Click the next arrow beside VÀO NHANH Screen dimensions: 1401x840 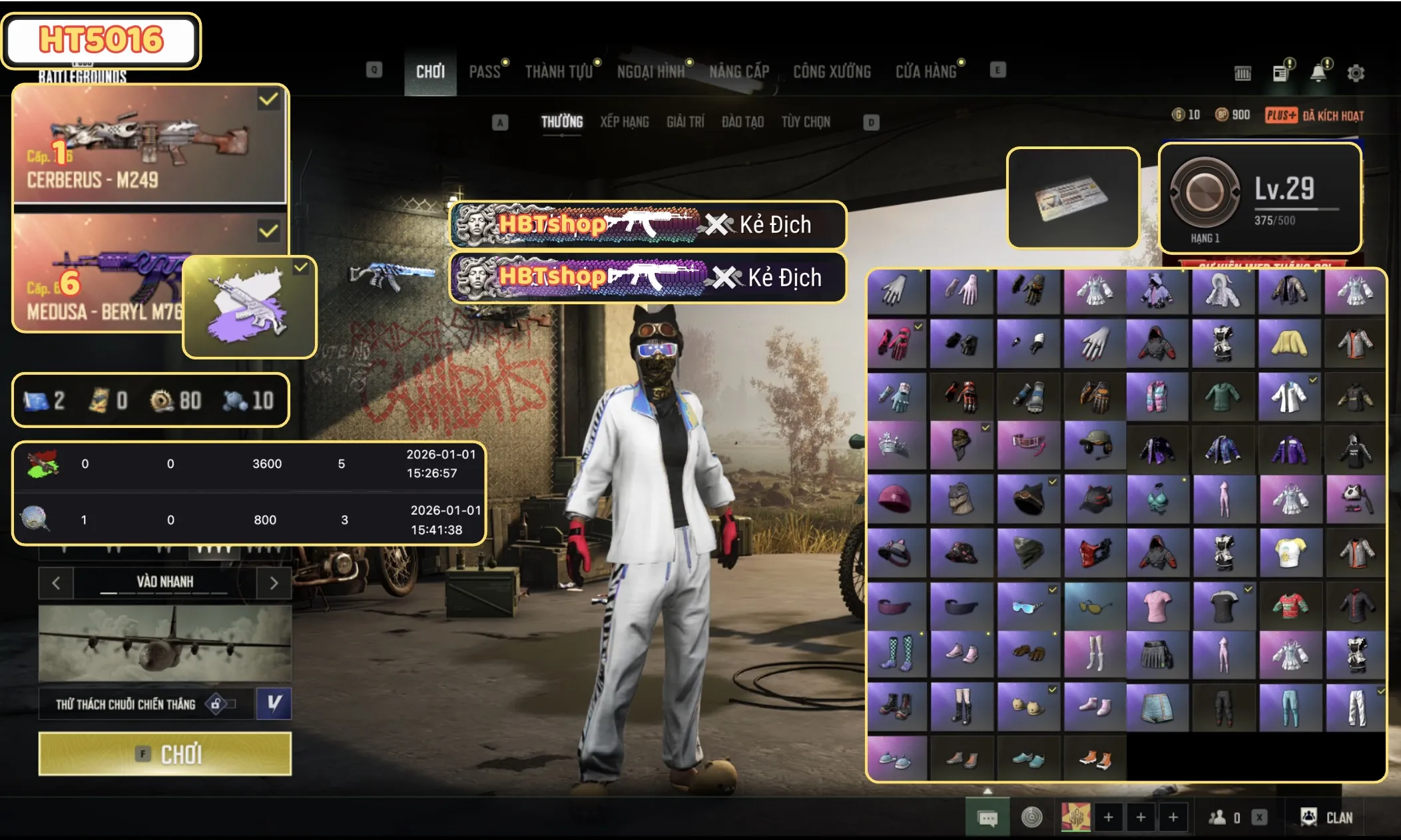pos(274,583)
